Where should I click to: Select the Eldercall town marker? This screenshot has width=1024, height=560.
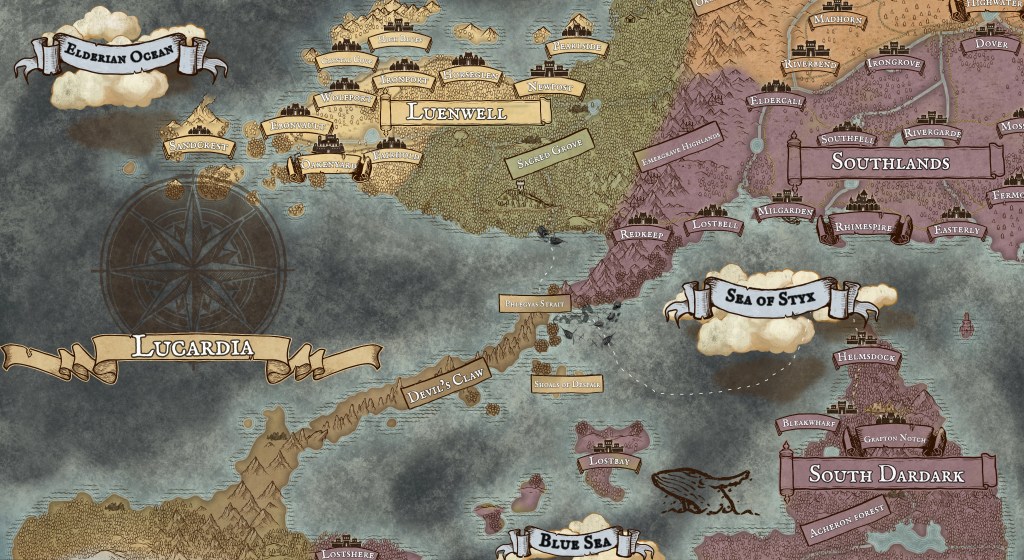click(x=776, y=101)
